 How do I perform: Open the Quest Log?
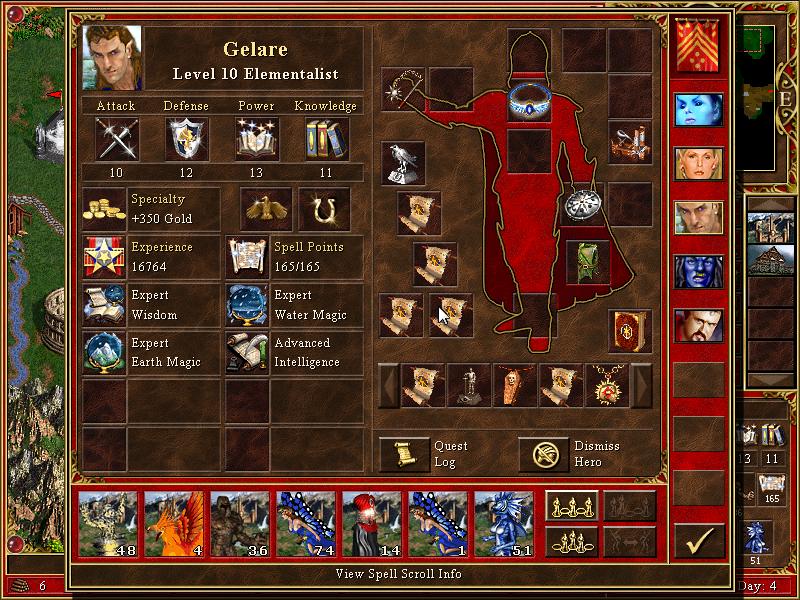404,454
